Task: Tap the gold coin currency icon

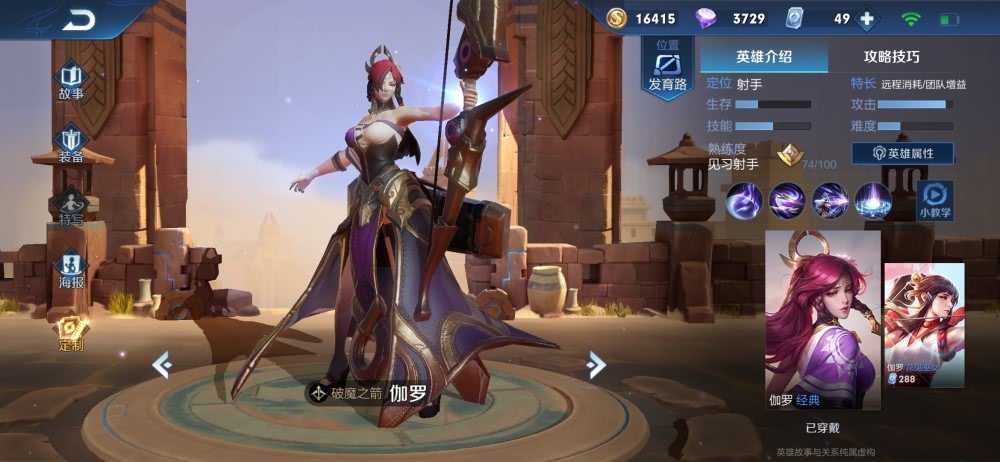Action: 617,19
